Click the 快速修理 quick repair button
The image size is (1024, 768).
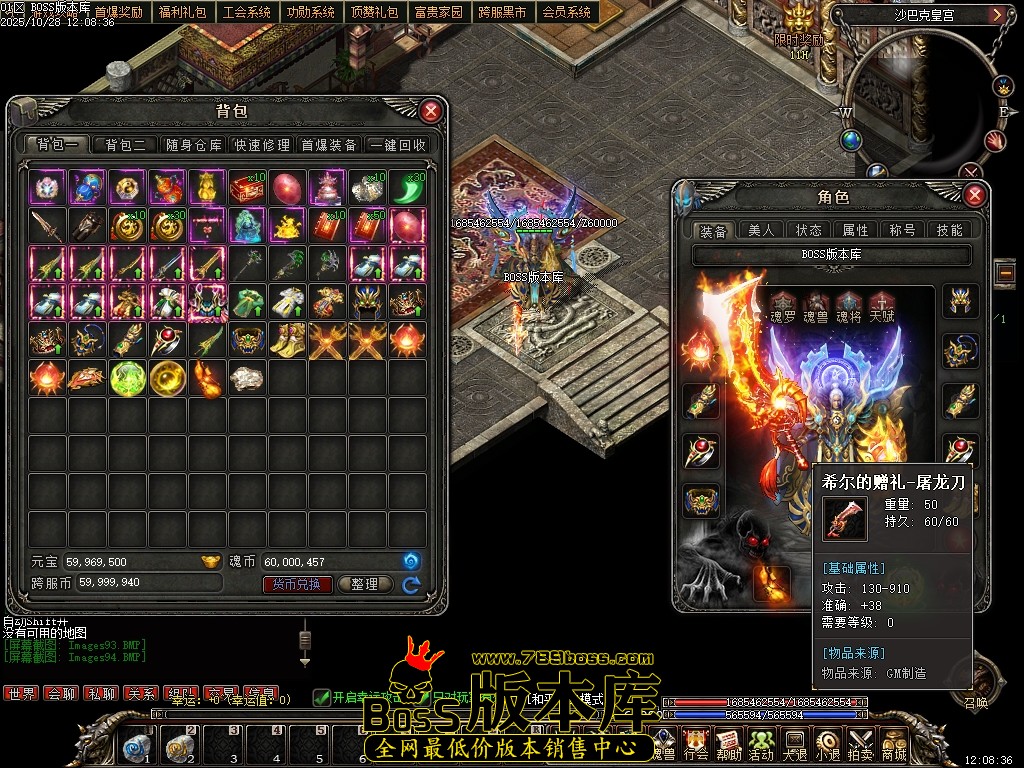coord(262,145)
